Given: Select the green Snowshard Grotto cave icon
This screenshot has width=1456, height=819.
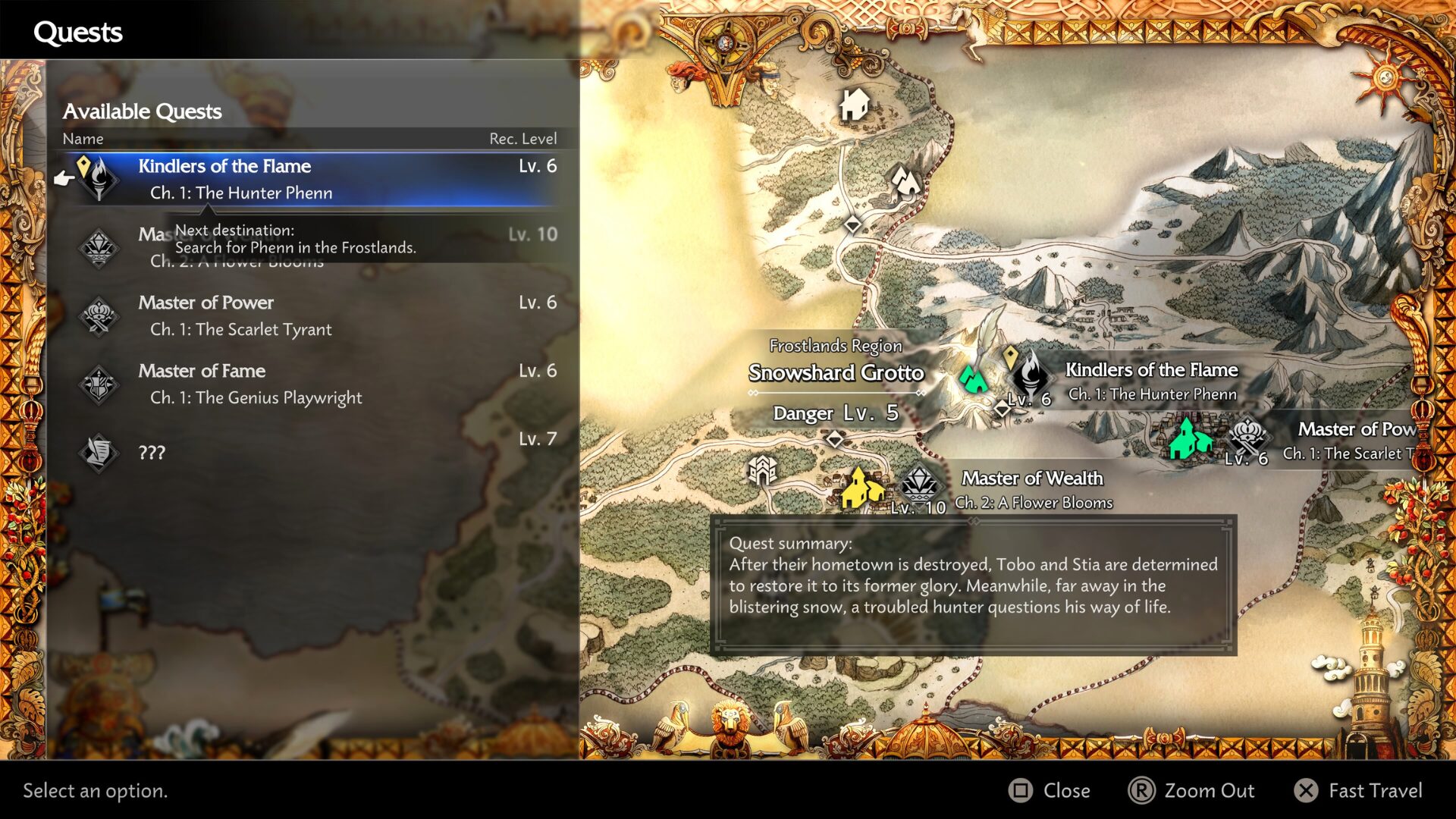Looking at the screenshot, I should point(972,378).
